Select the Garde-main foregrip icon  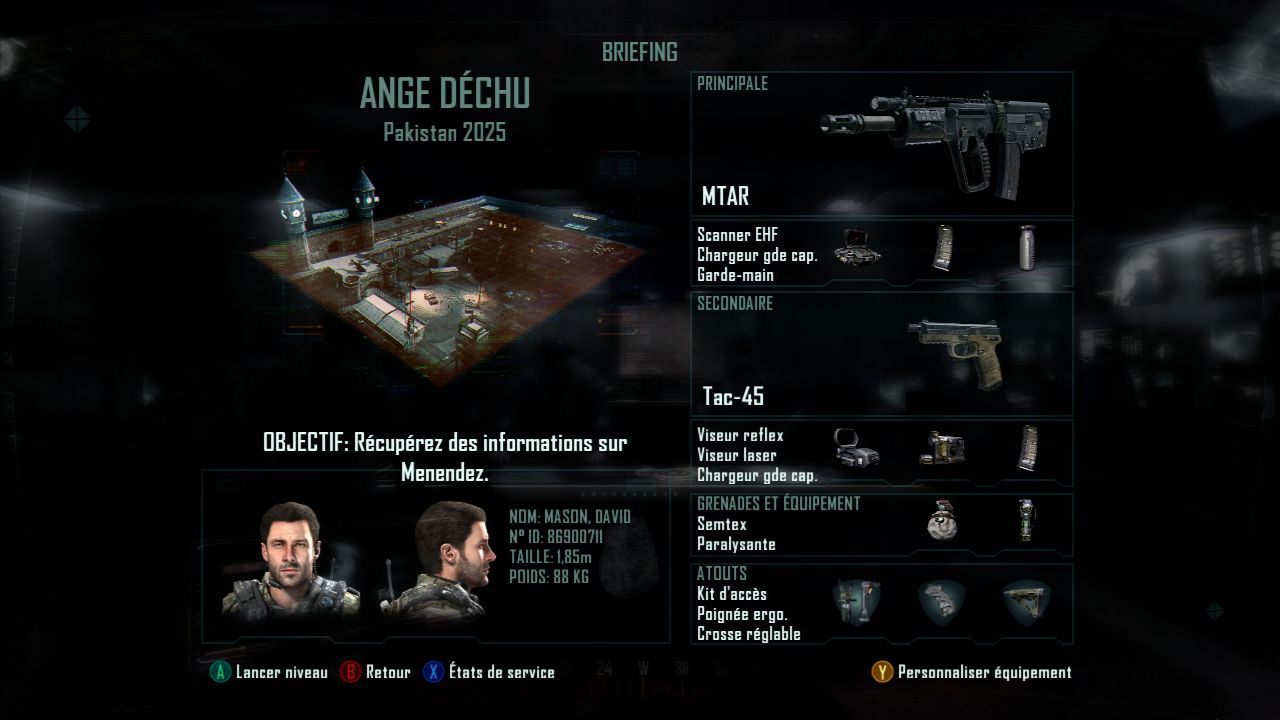point(1027,248)
